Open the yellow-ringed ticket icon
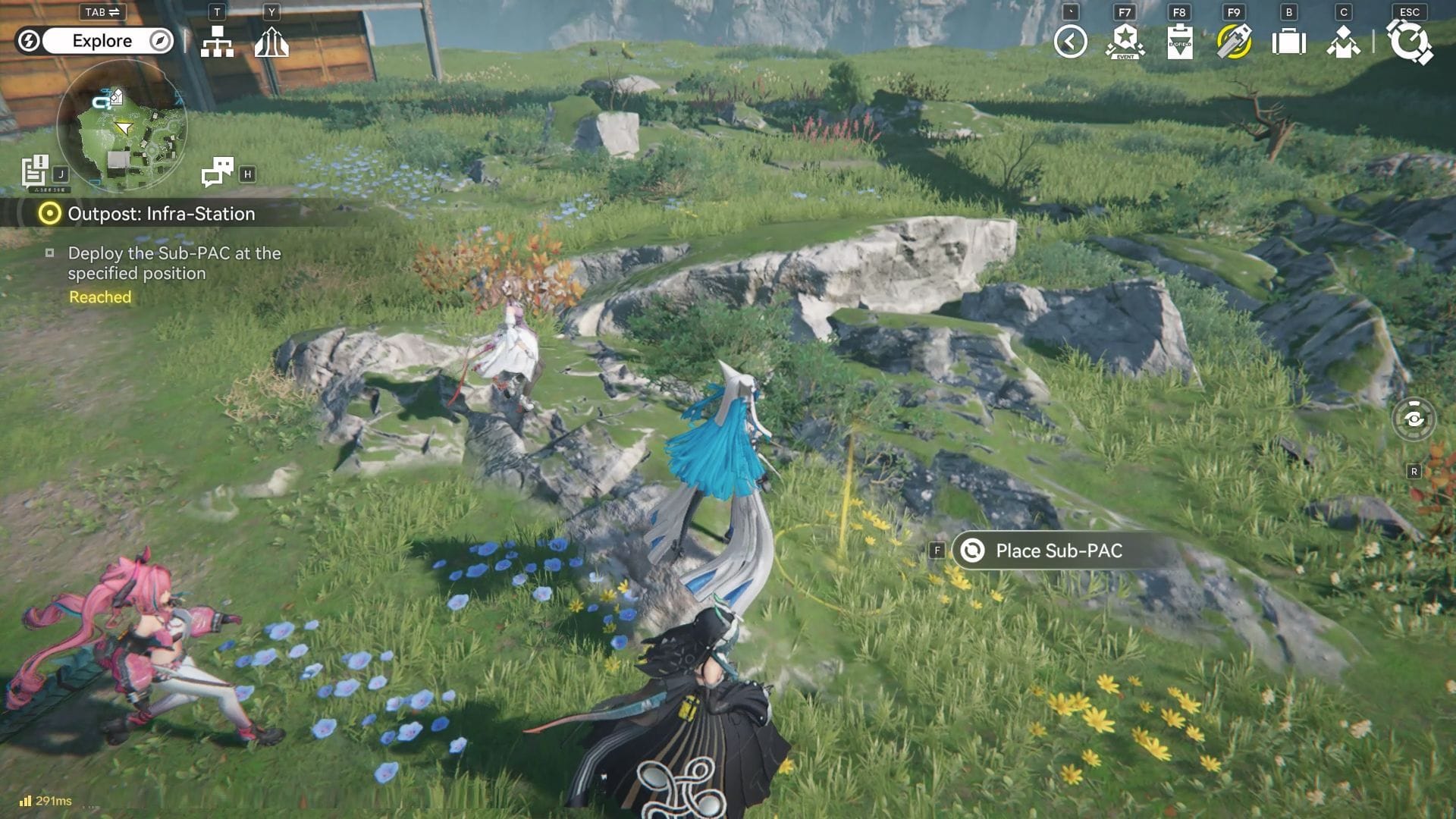This screenshot has width=1456, height=819. [1234, 42]
